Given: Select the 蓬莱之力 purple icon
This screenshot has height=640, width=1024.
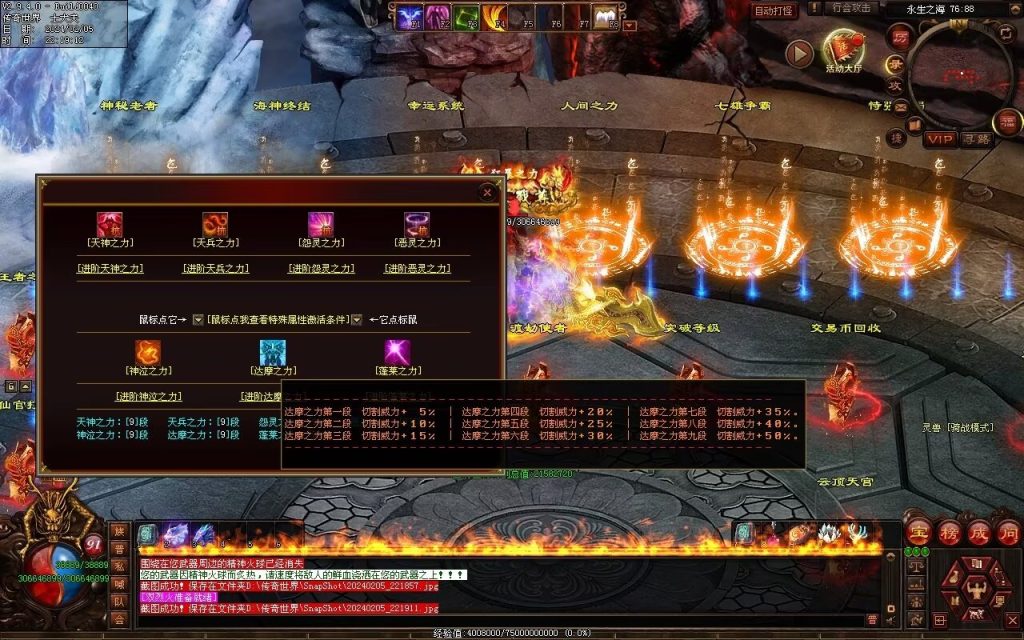Looking at the screenshot, I should tap(398, 353).
